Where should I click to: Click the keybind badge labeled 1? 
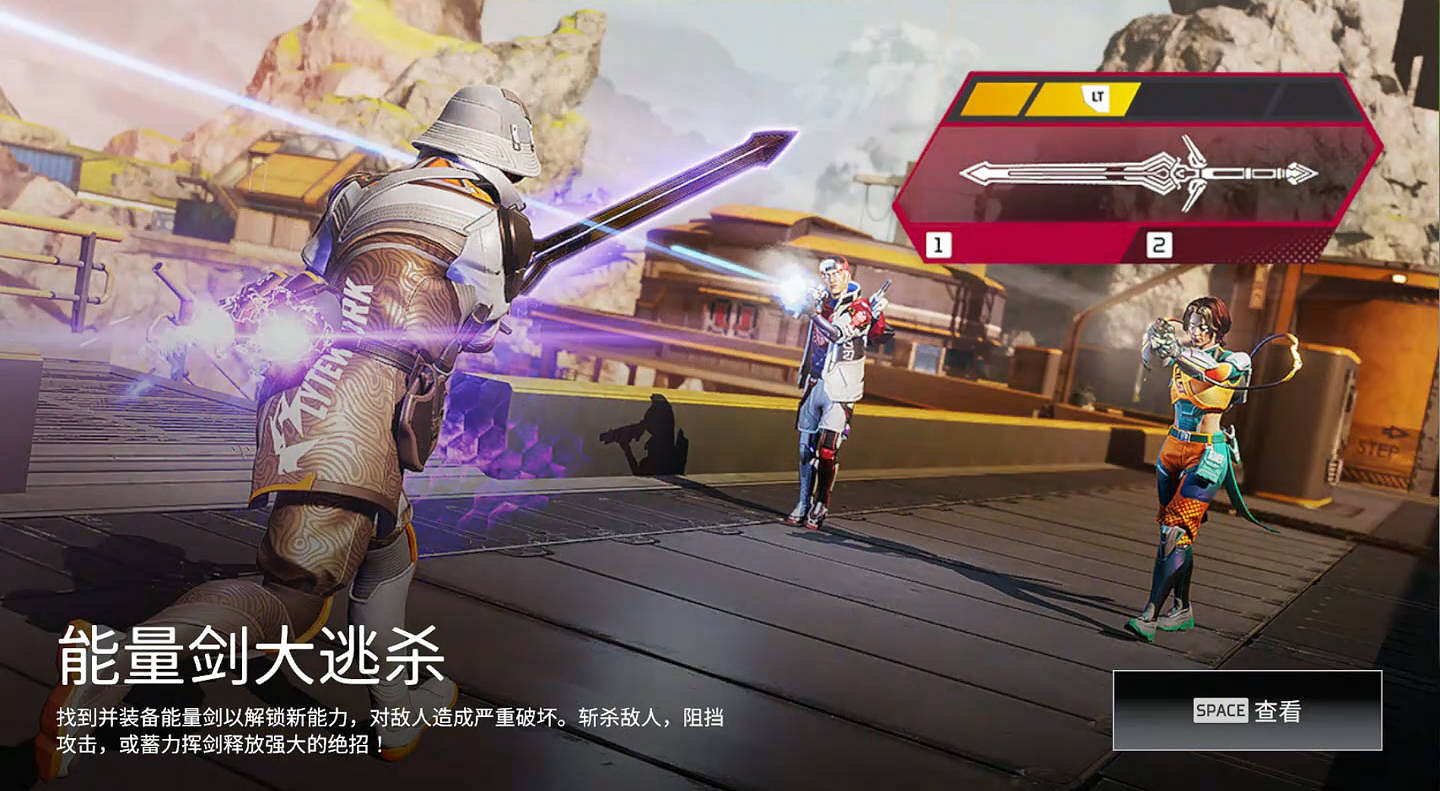click(x=938, y=242)
